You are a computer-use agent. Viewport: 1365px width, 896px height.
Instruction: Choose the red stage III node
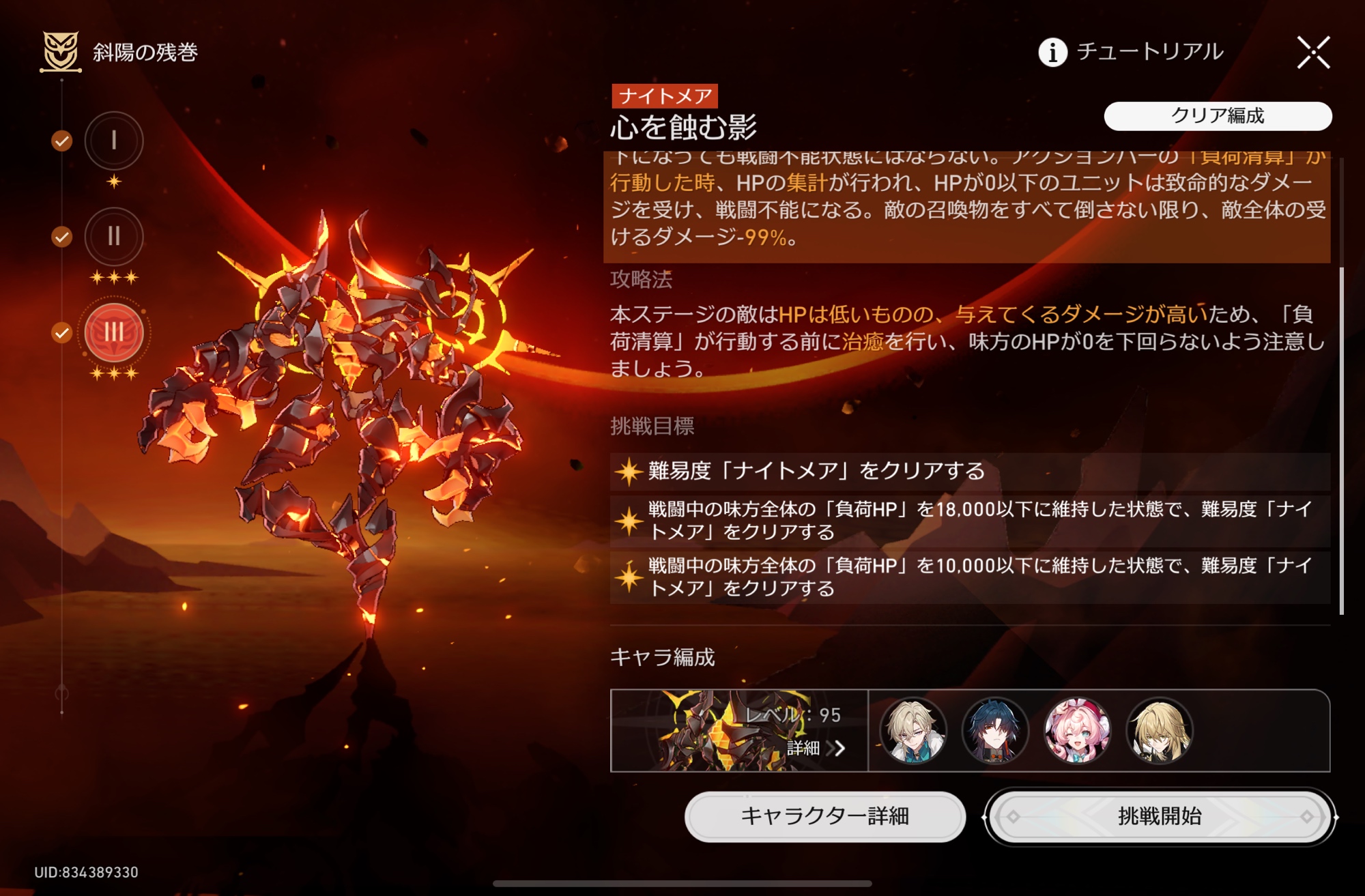pos(114,333)
